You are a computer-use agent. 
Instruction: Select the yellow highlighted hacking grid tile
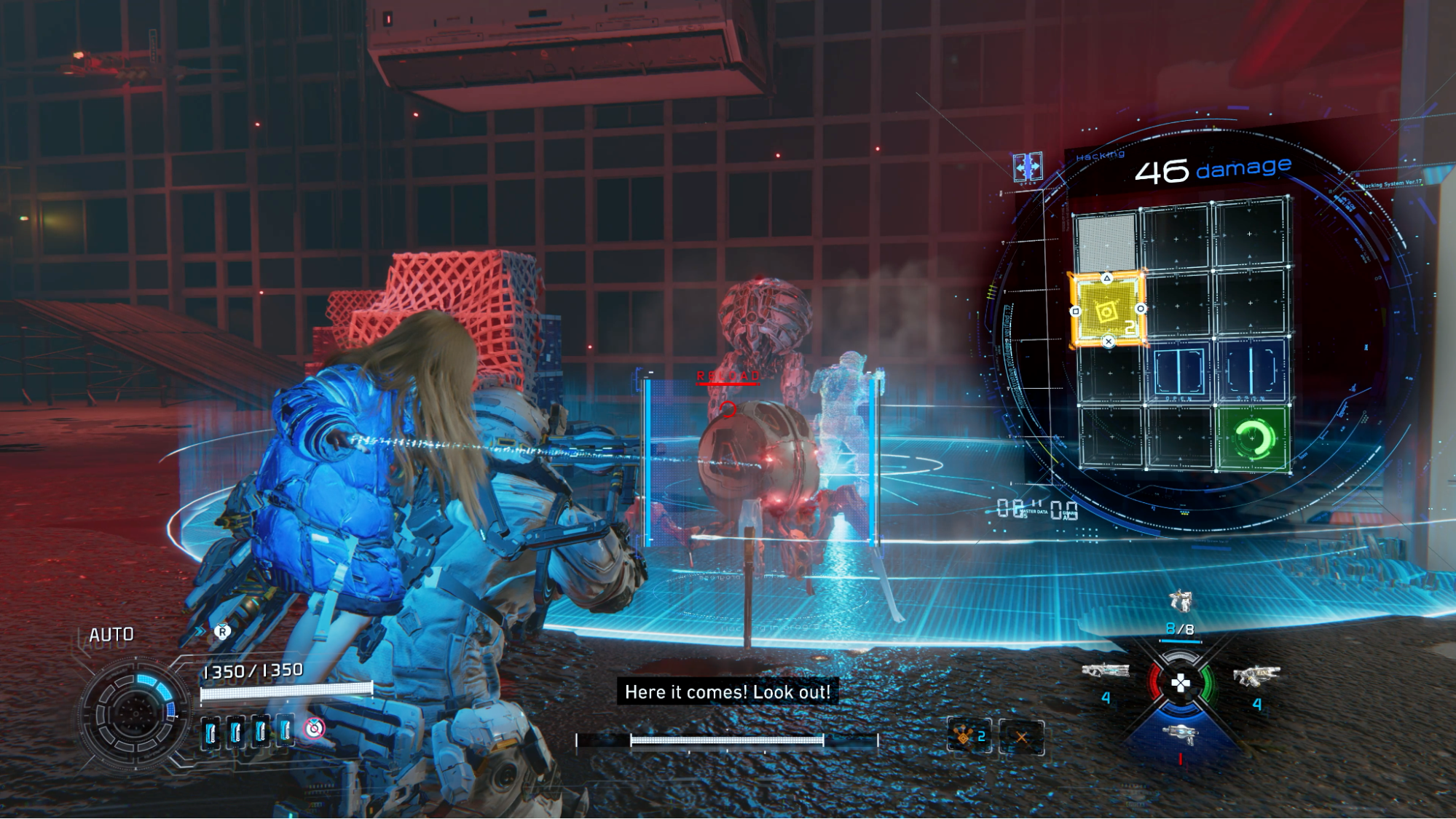tap(1106, 309)
